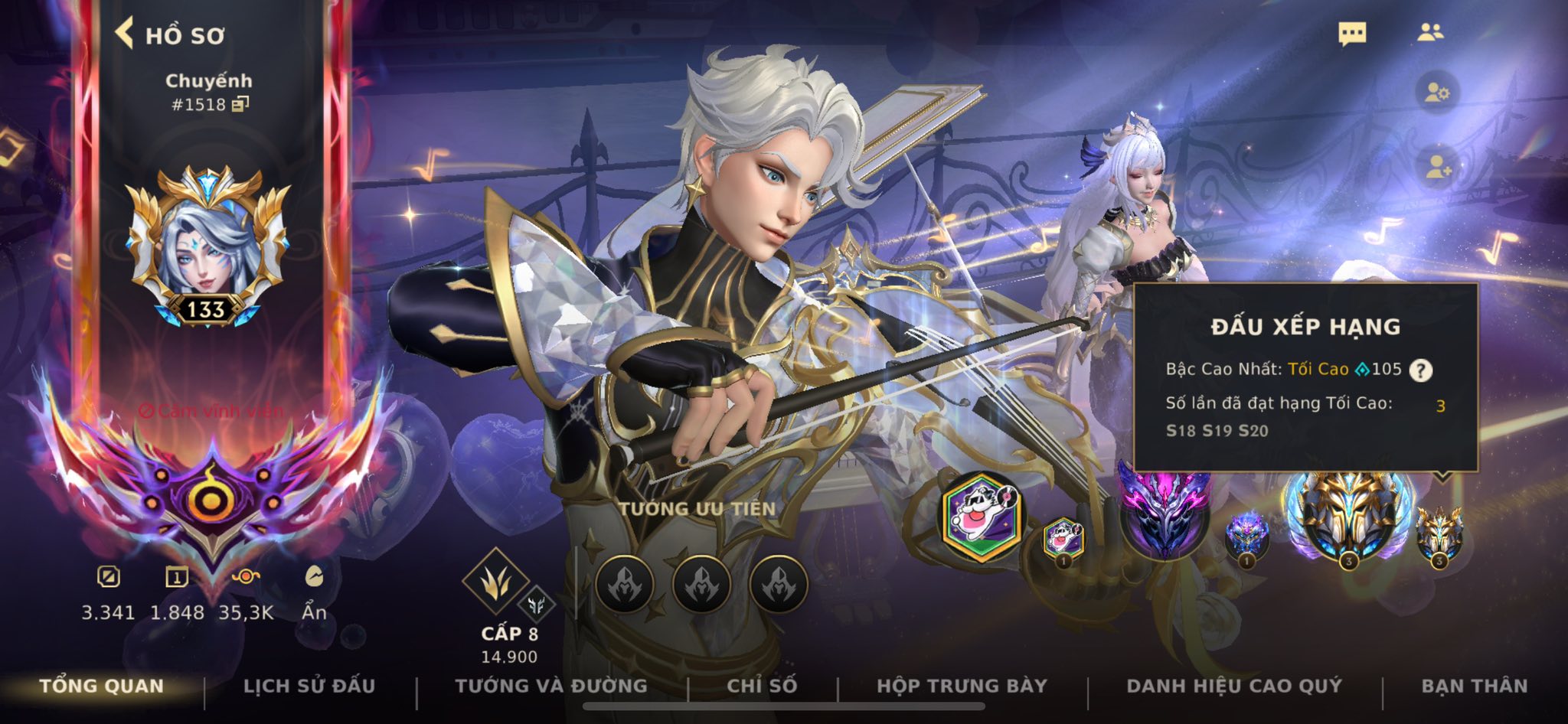Screen dimensions: 1568x724
Task: Open the Bạn Thân tab
Action: (1474, 686)
